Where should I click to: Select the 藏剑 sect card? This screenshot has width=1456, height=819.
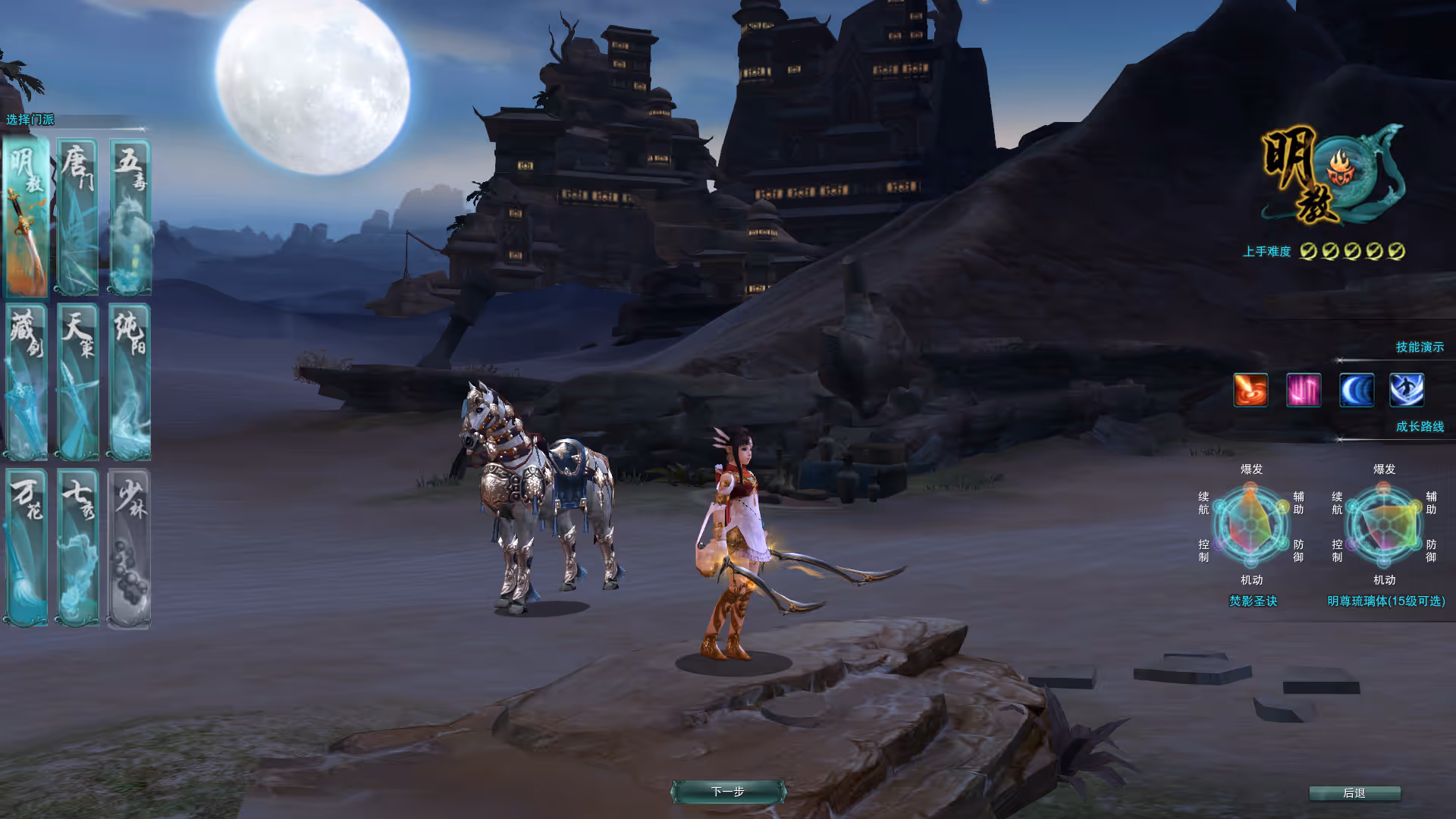coord(27,382)
